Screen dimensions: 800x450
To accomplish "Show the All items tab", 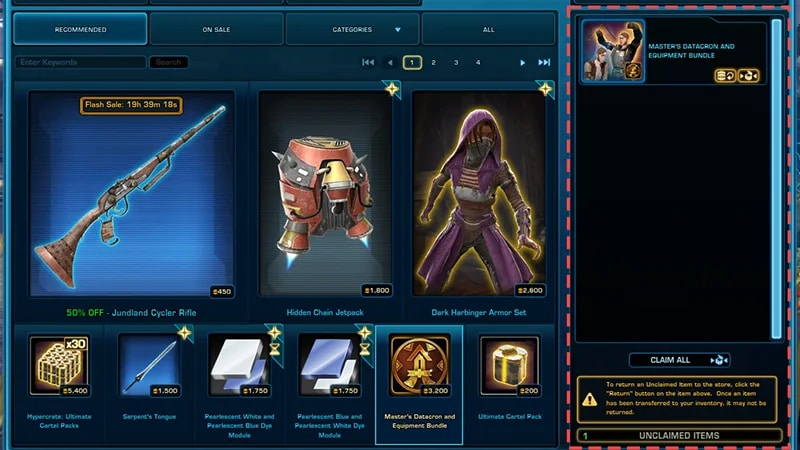I will click(488, 30).
